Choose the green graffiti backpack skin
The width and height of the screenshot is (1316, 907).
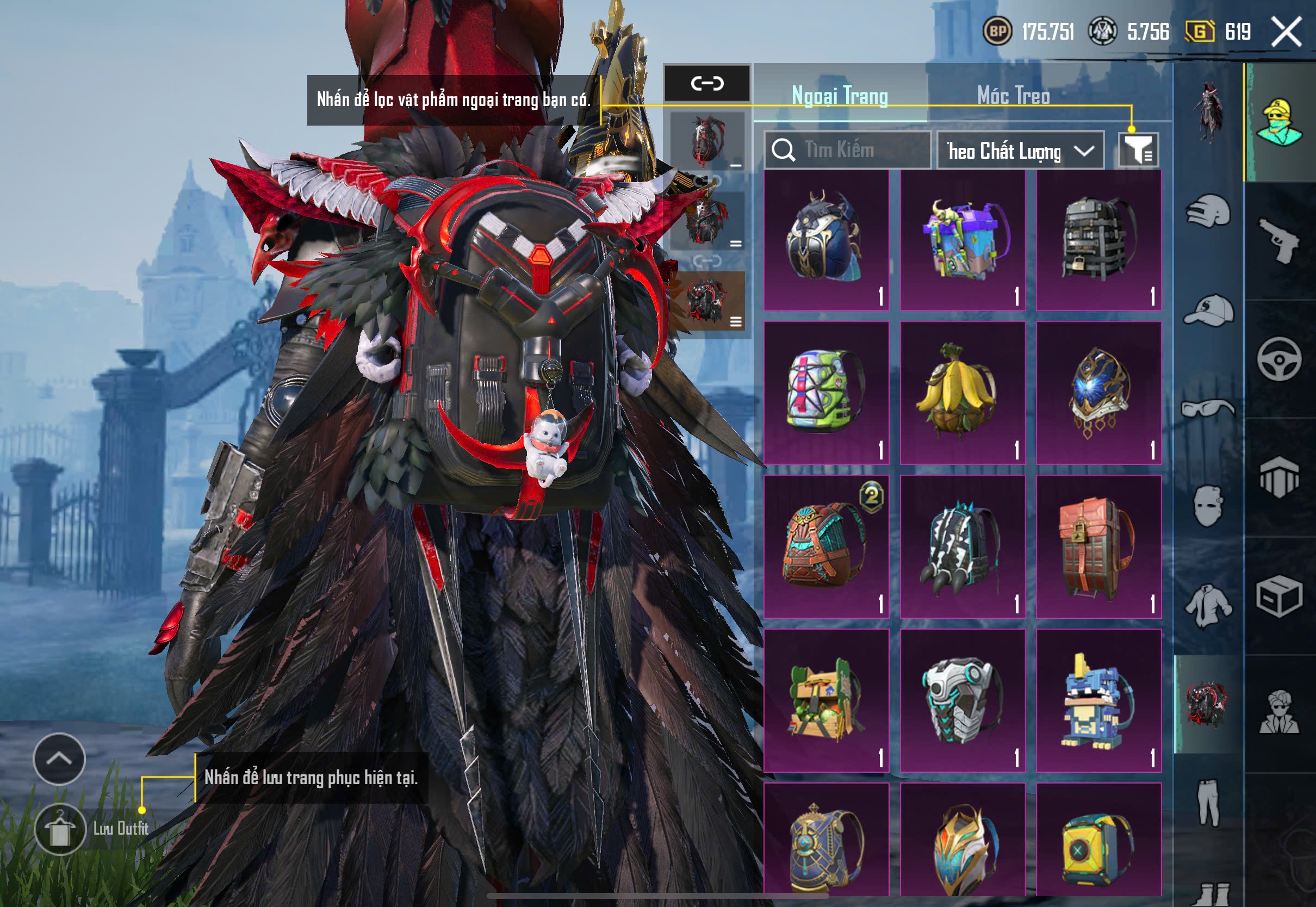825,393
